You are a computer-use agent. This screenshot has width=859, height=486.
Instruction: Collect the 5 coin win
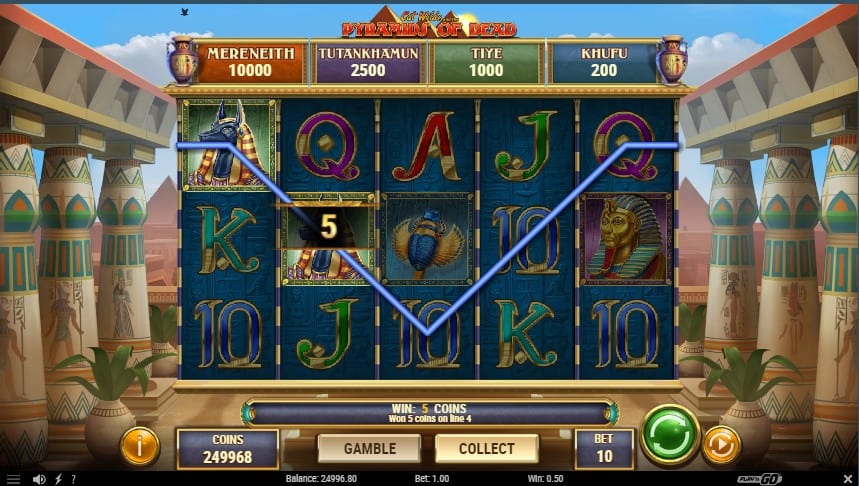coord(487,448)
